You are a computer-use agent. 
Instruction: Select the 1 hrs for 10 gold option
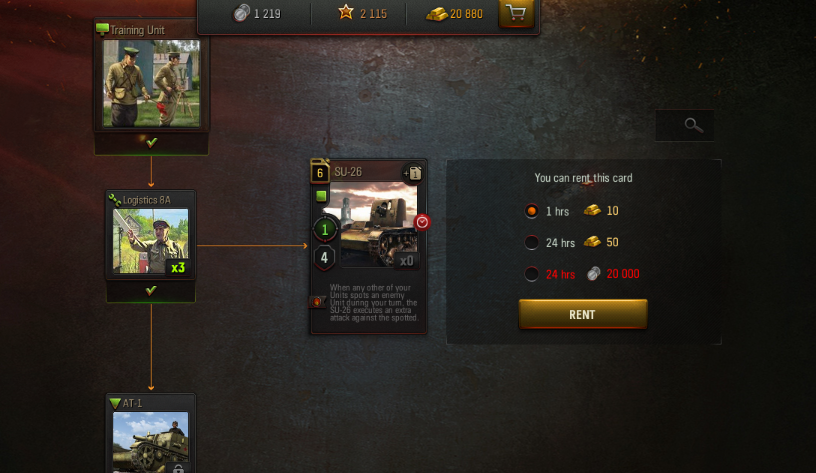coord(532,211)
